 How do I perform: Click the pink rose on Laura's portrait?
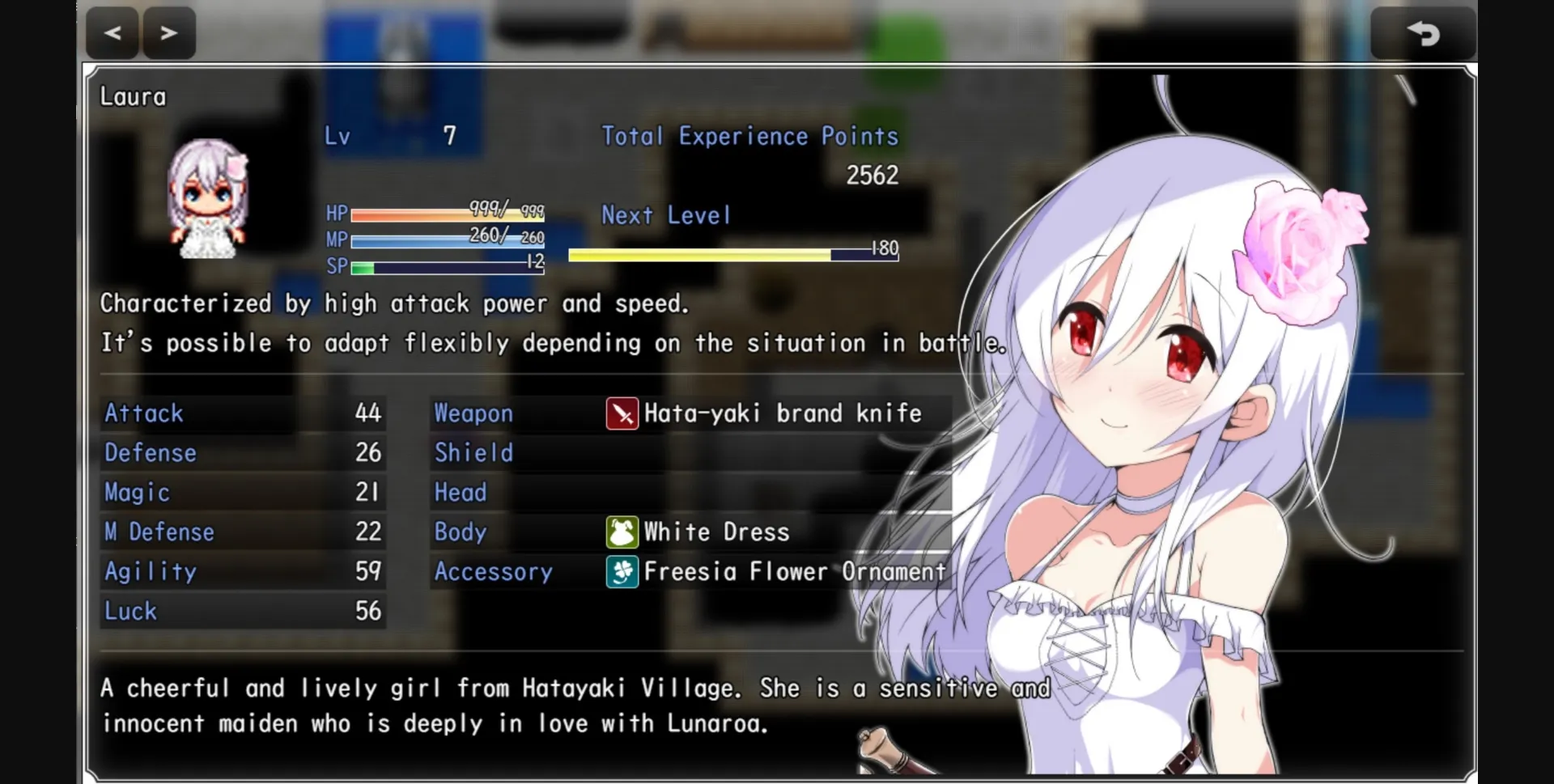click(1295, 243)
